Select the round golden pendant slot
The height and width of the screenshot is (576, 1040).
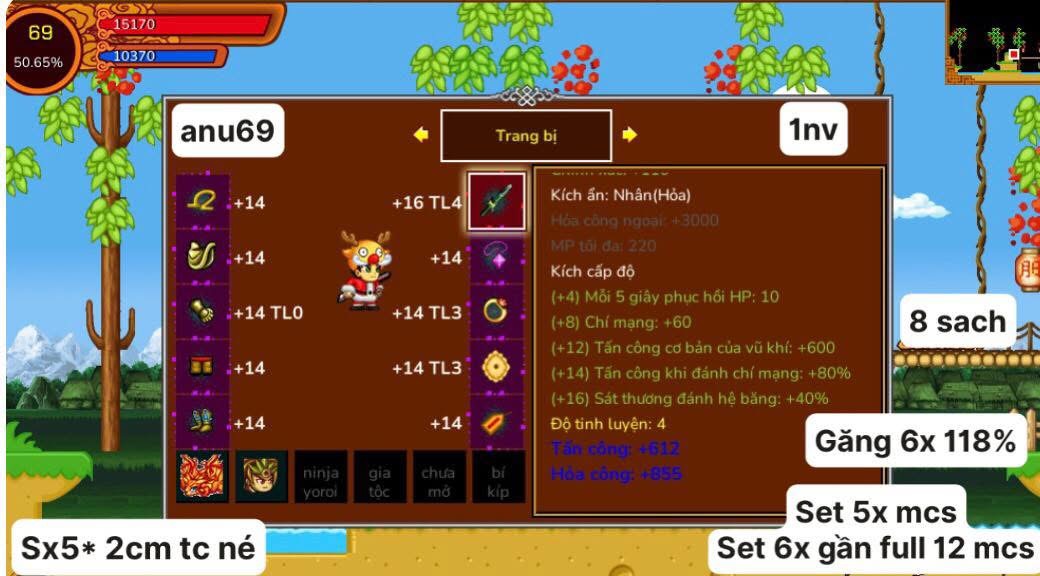[497, 368]
